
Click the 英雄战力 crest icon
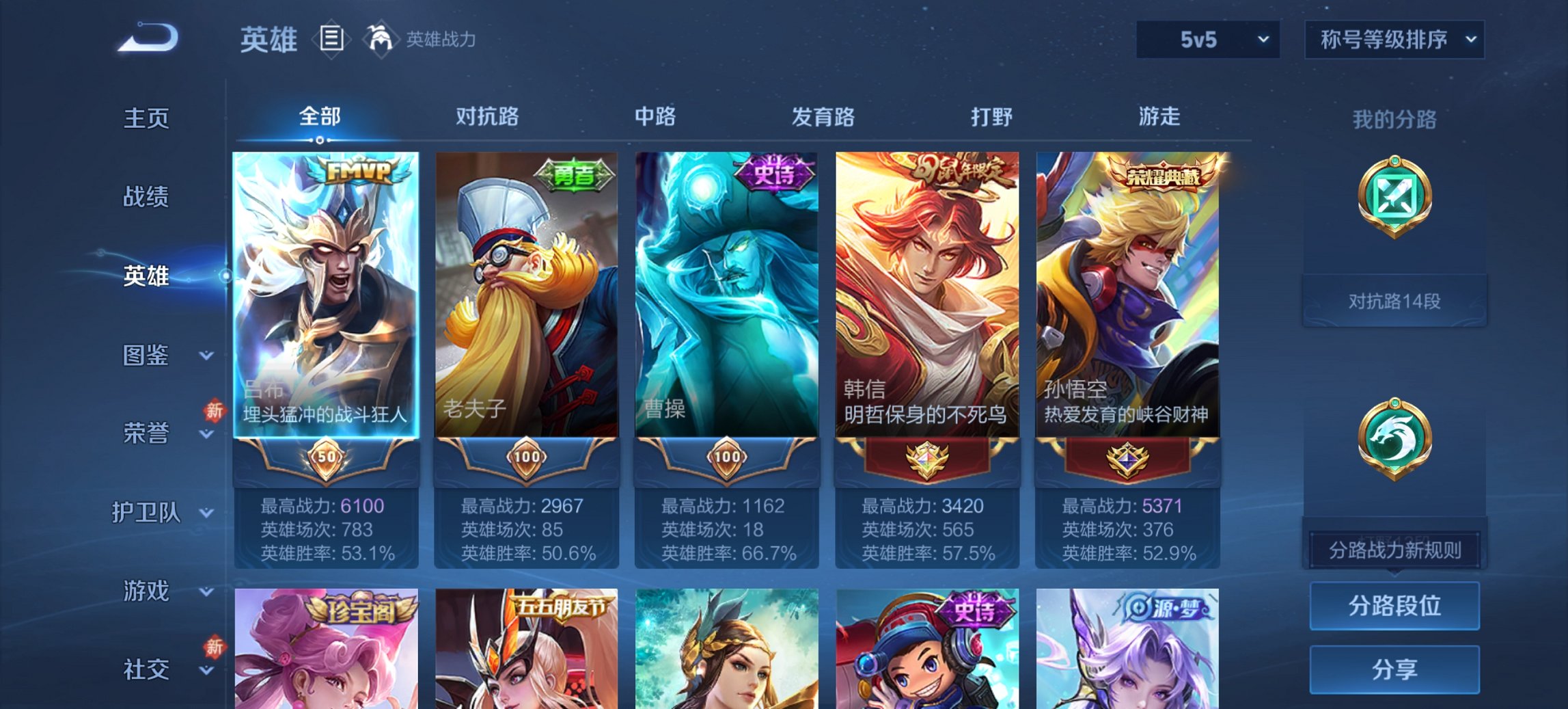pyautogui.click(x=381, y=39)
